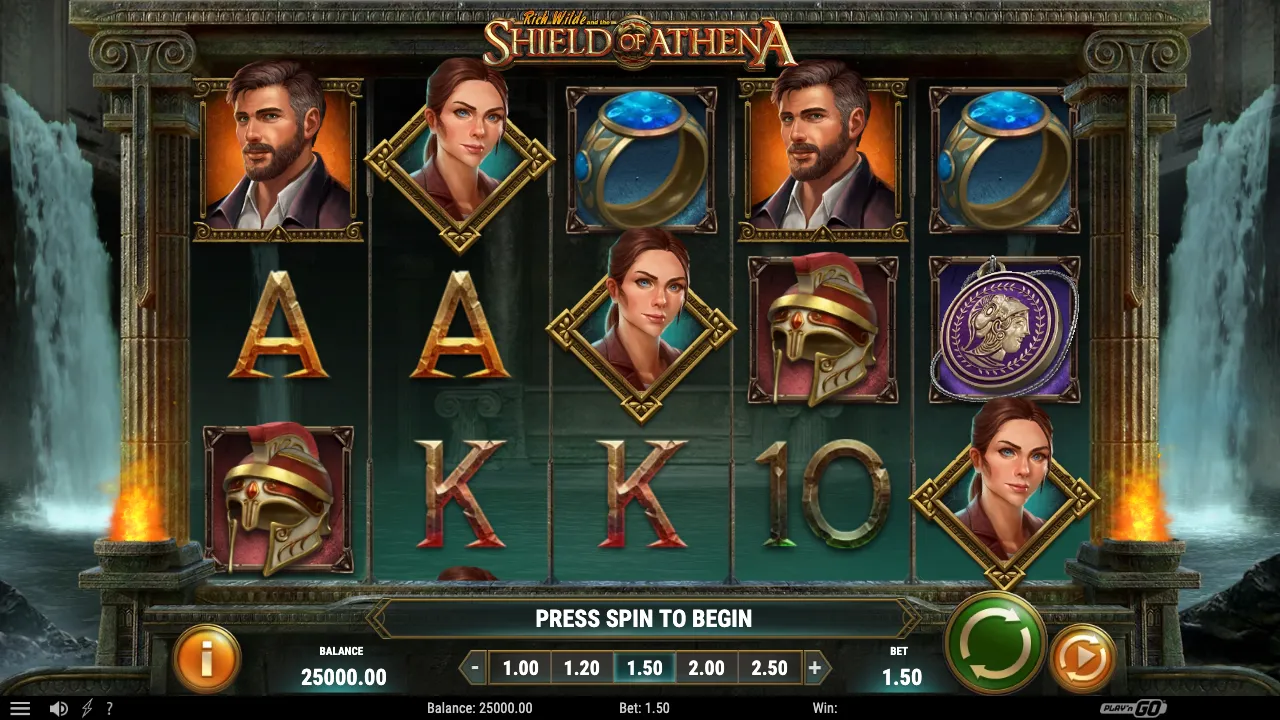Choose the 2.50 bet amount
1280x720 pixels.
[x=770, y=666]
